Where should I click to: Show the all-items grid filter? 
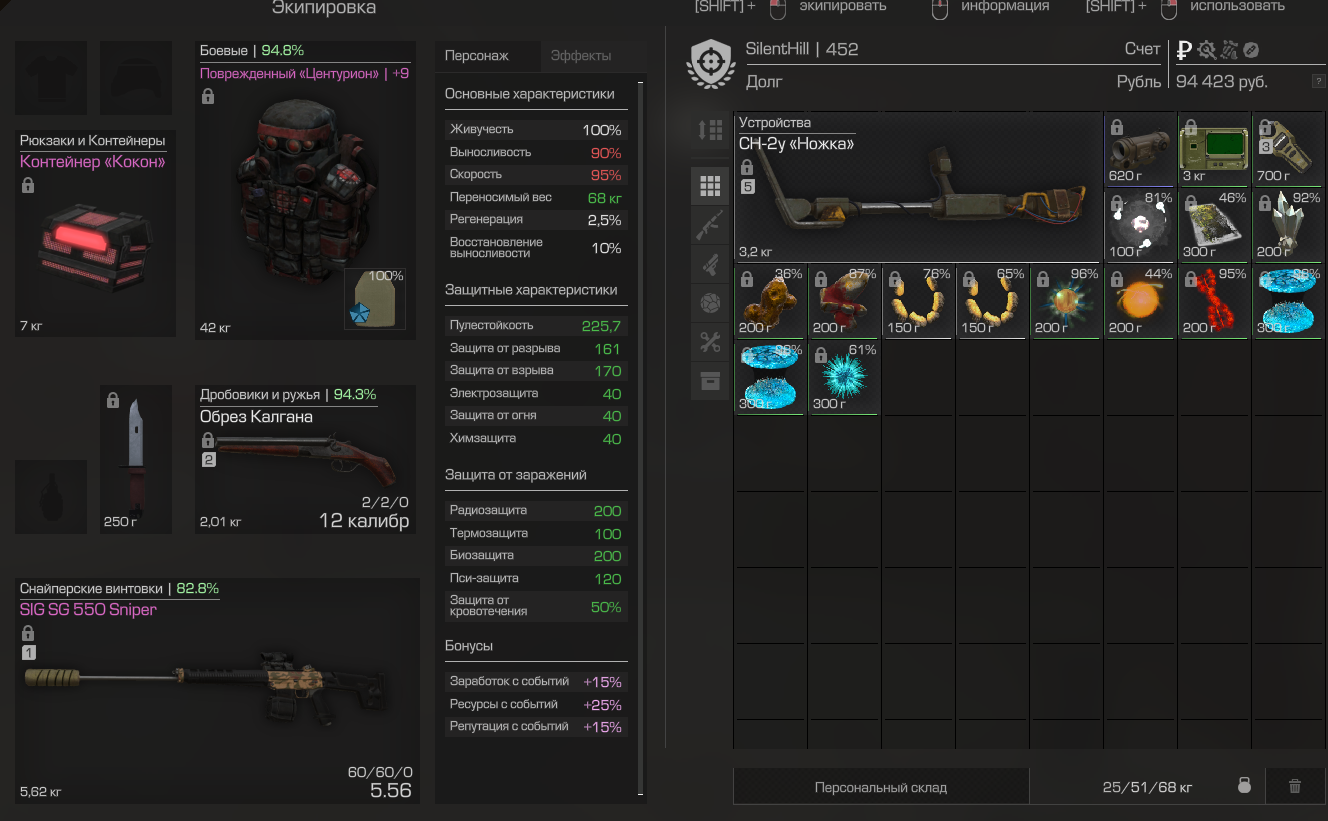click(x=710, y=186)
